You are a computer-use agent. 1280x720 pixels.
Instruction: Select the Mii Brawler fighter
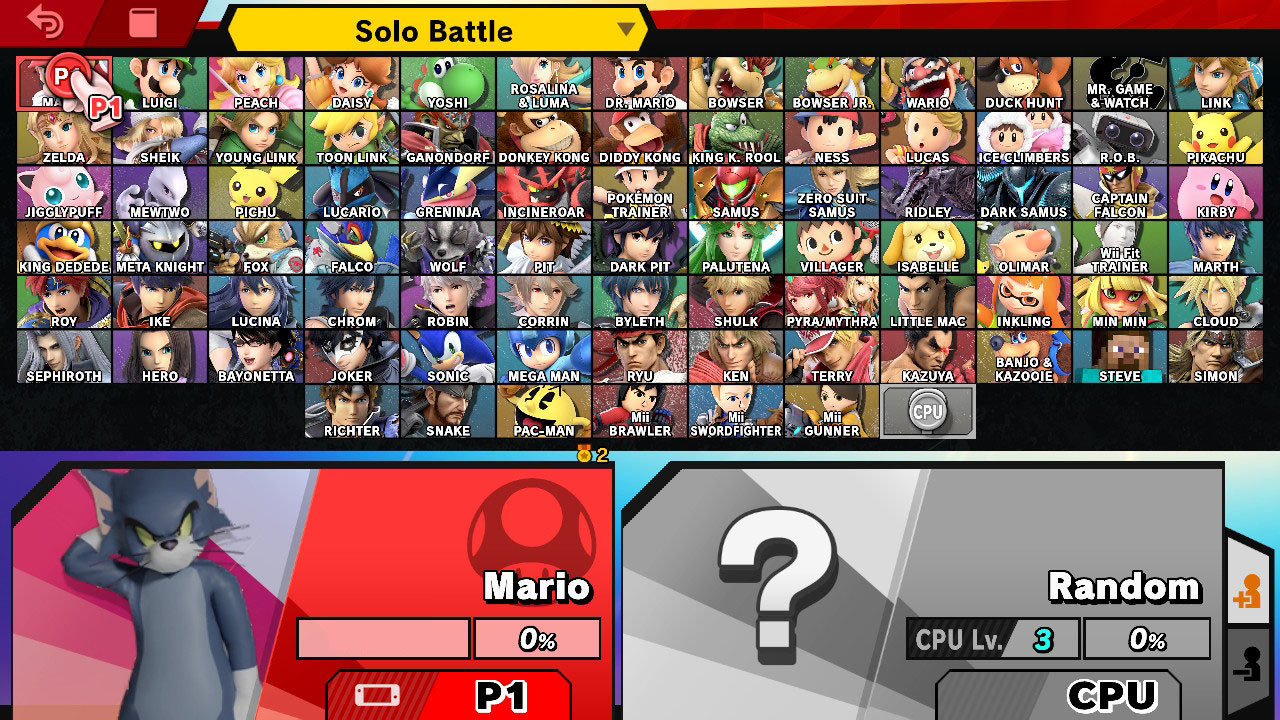tap(641, 410)
